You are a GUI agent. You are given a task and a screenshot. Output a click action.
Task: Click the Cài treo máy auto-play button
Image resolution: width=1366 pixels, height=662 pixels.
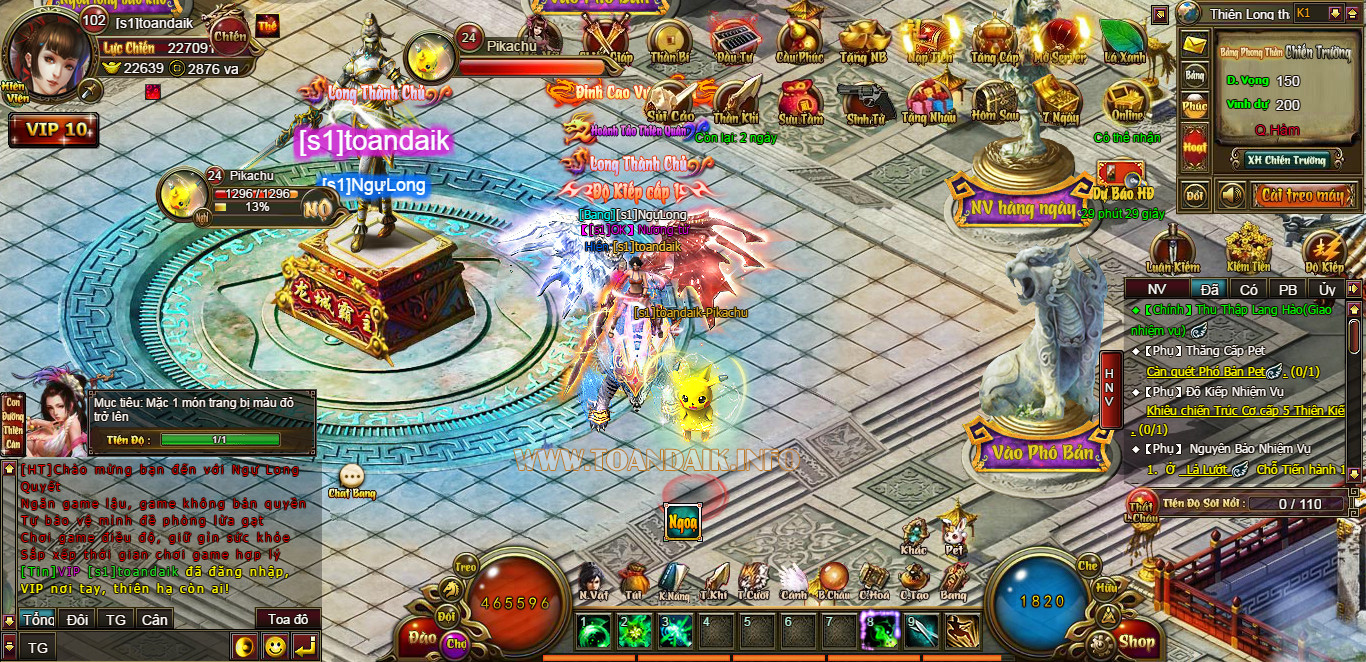click(1300, 195)
